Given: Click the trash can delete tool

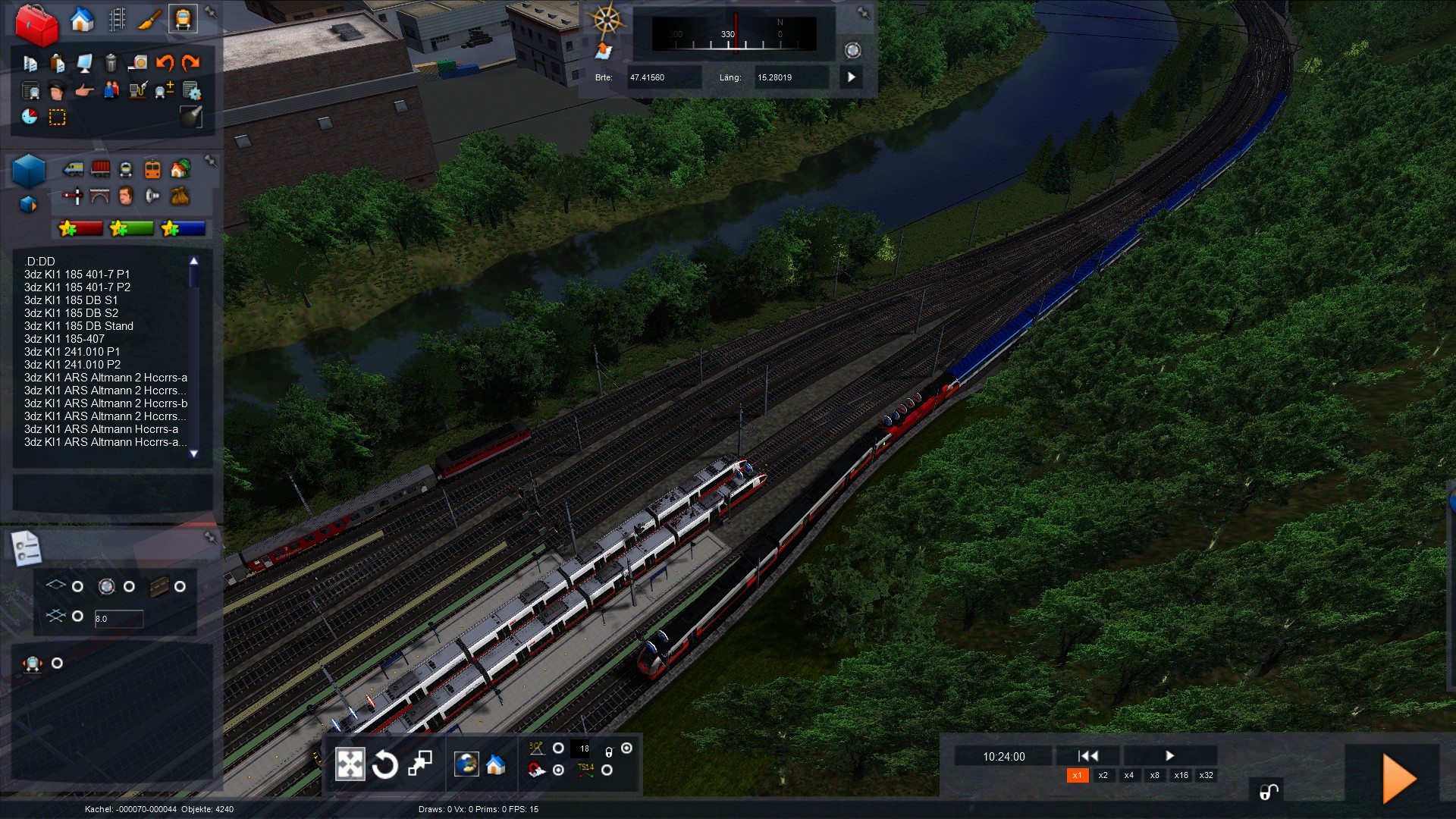Looking at the screenshot, I should point(111,63).
